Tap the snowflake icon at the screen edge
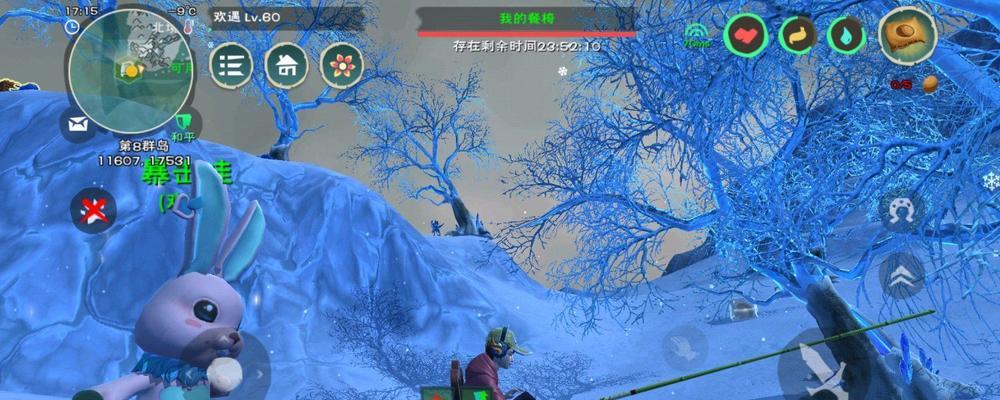The image size is (1000, 400). coord(990,183)
